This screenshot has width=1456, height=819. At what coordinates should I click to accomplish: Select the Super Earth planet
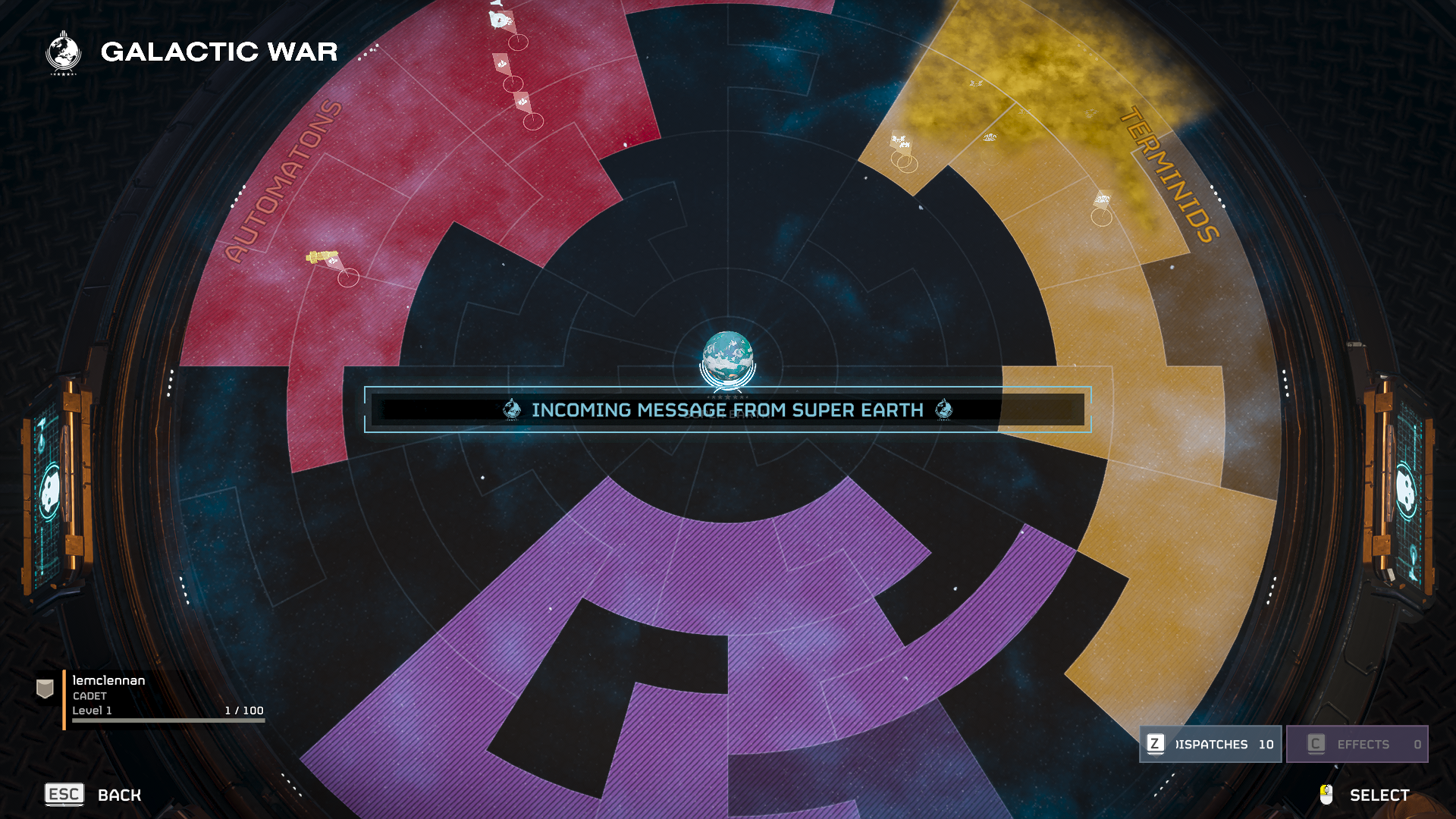(727, 357)
